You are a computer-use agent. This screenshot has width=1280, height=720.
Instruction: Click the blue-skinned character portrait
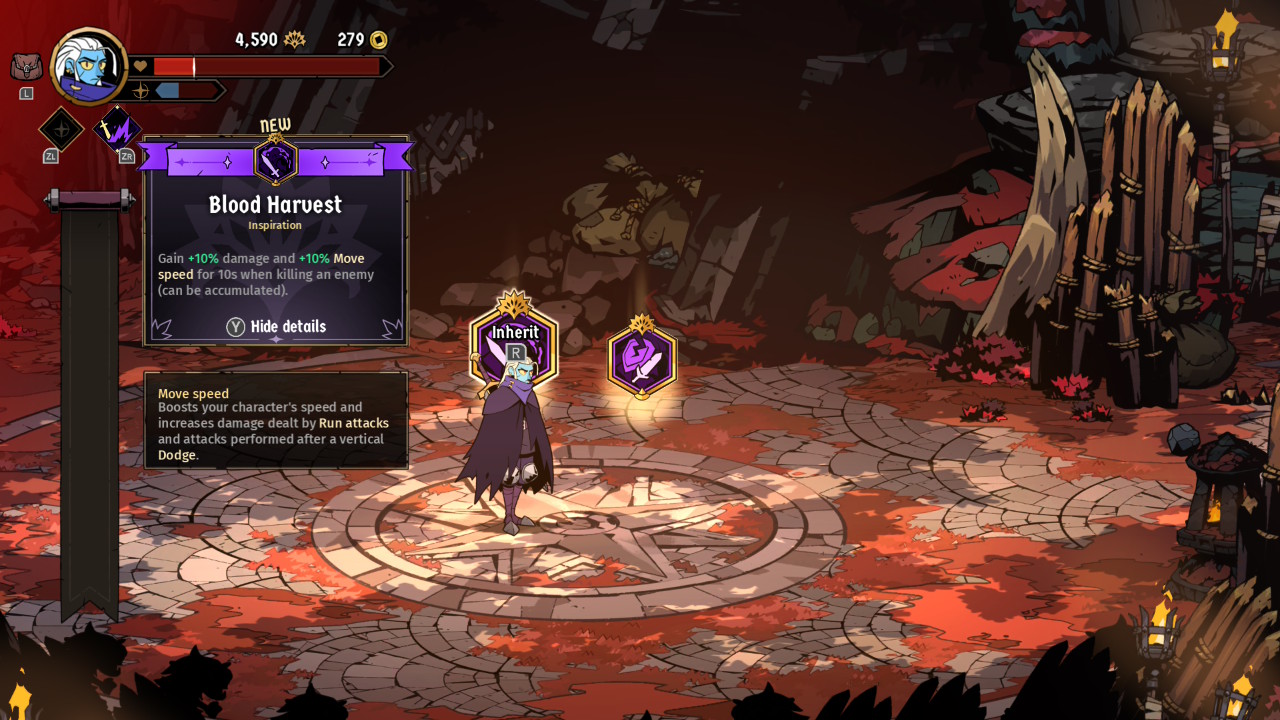point(89,67)
